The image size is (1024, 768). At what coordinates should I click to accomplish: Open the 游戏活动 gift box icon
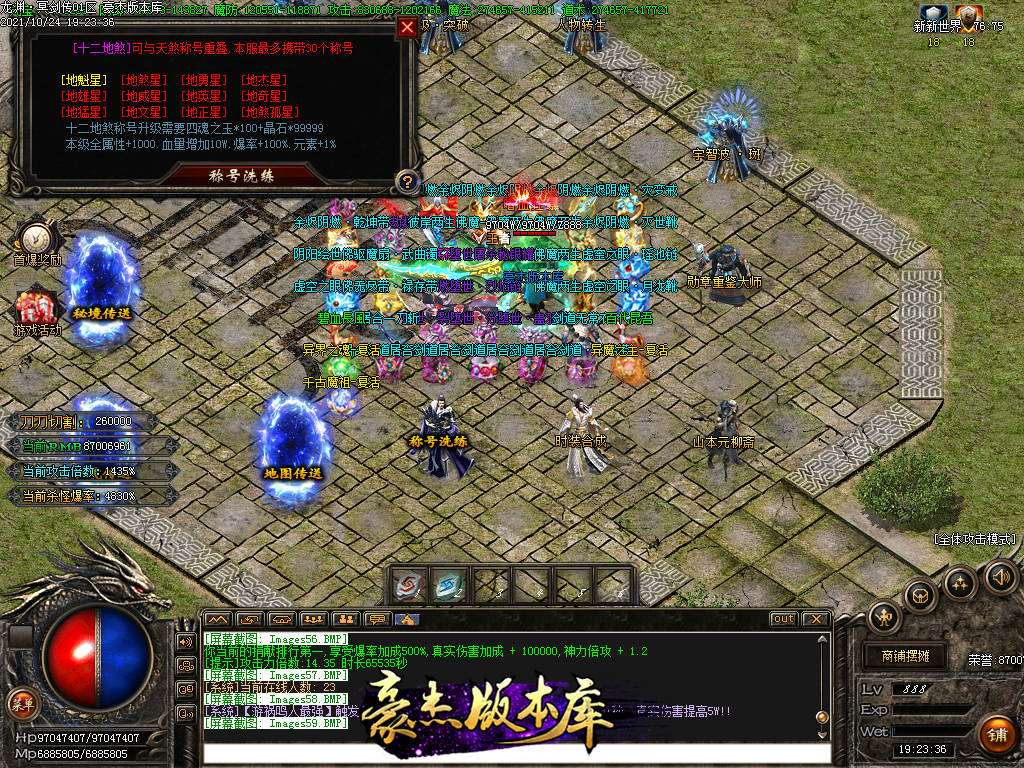point(36,306)
